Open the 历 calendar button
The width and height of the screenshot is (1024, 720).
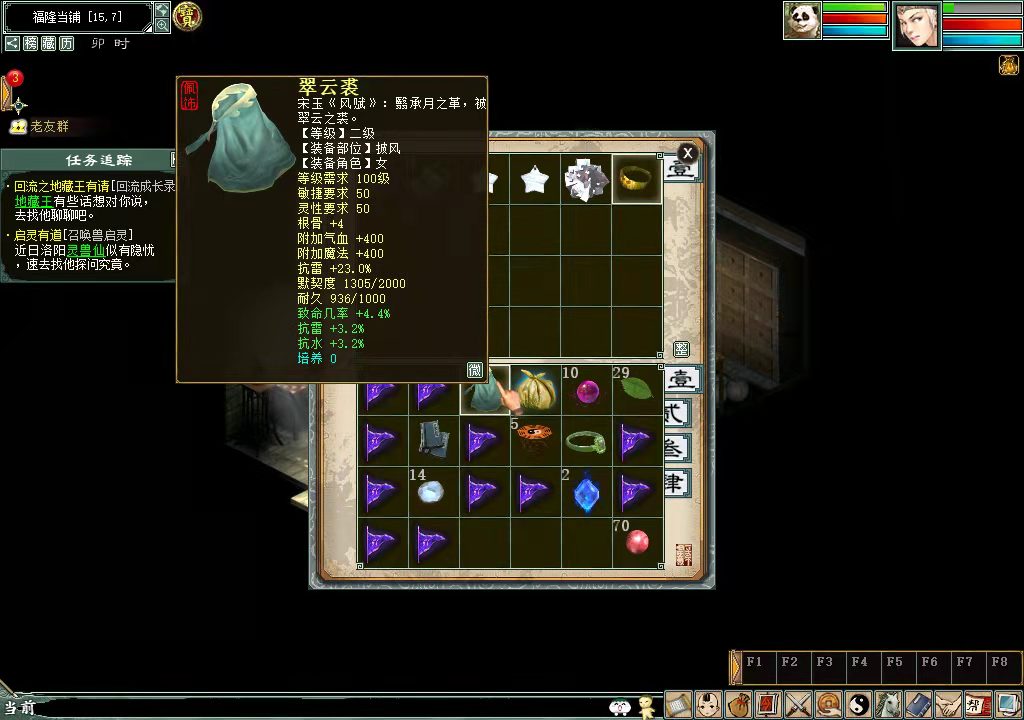point(66,44)
